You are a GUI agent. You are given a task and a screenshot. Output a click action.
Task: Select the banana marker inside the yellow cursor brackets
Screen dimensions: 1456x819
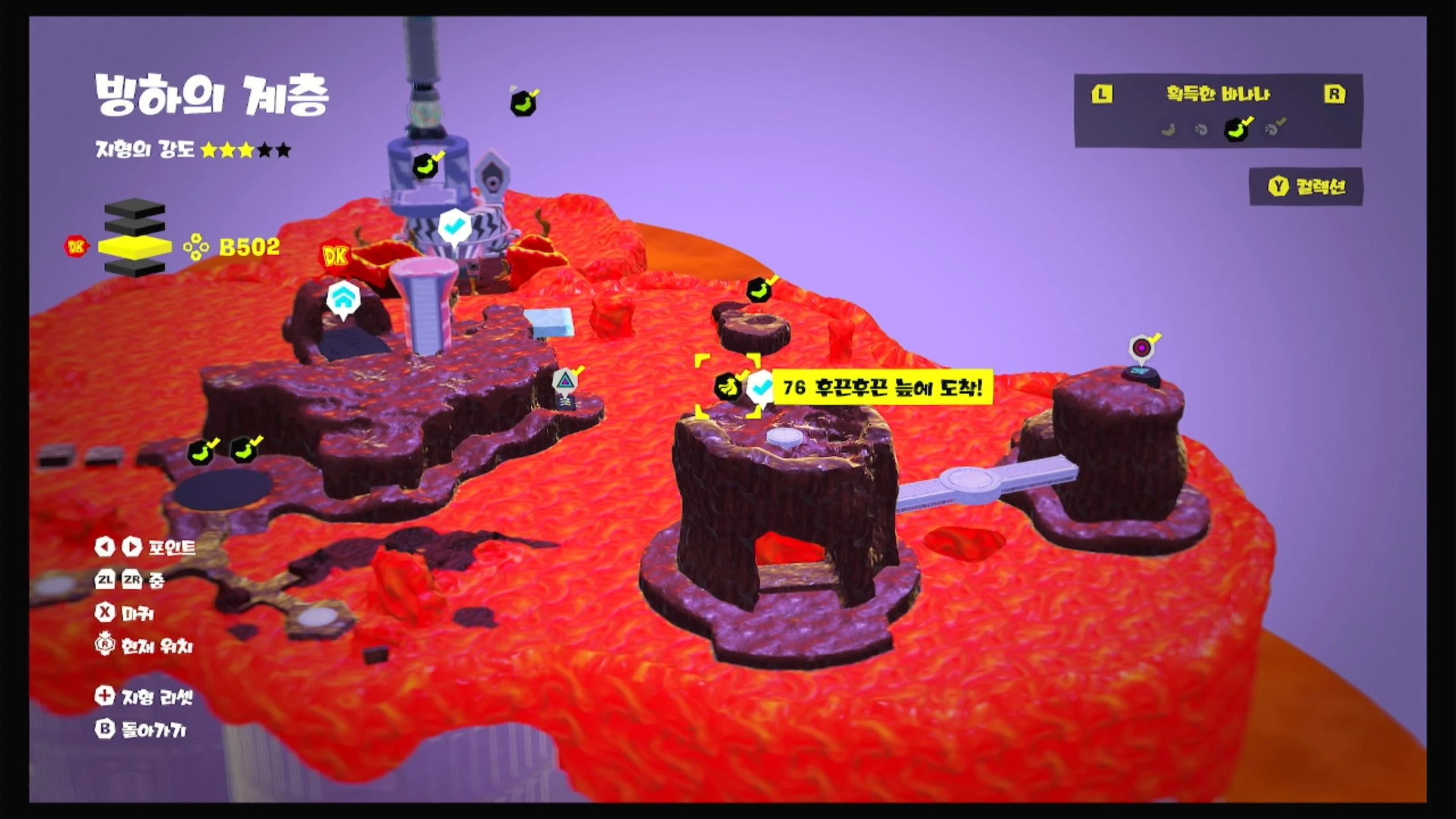[x=727, y=387]
